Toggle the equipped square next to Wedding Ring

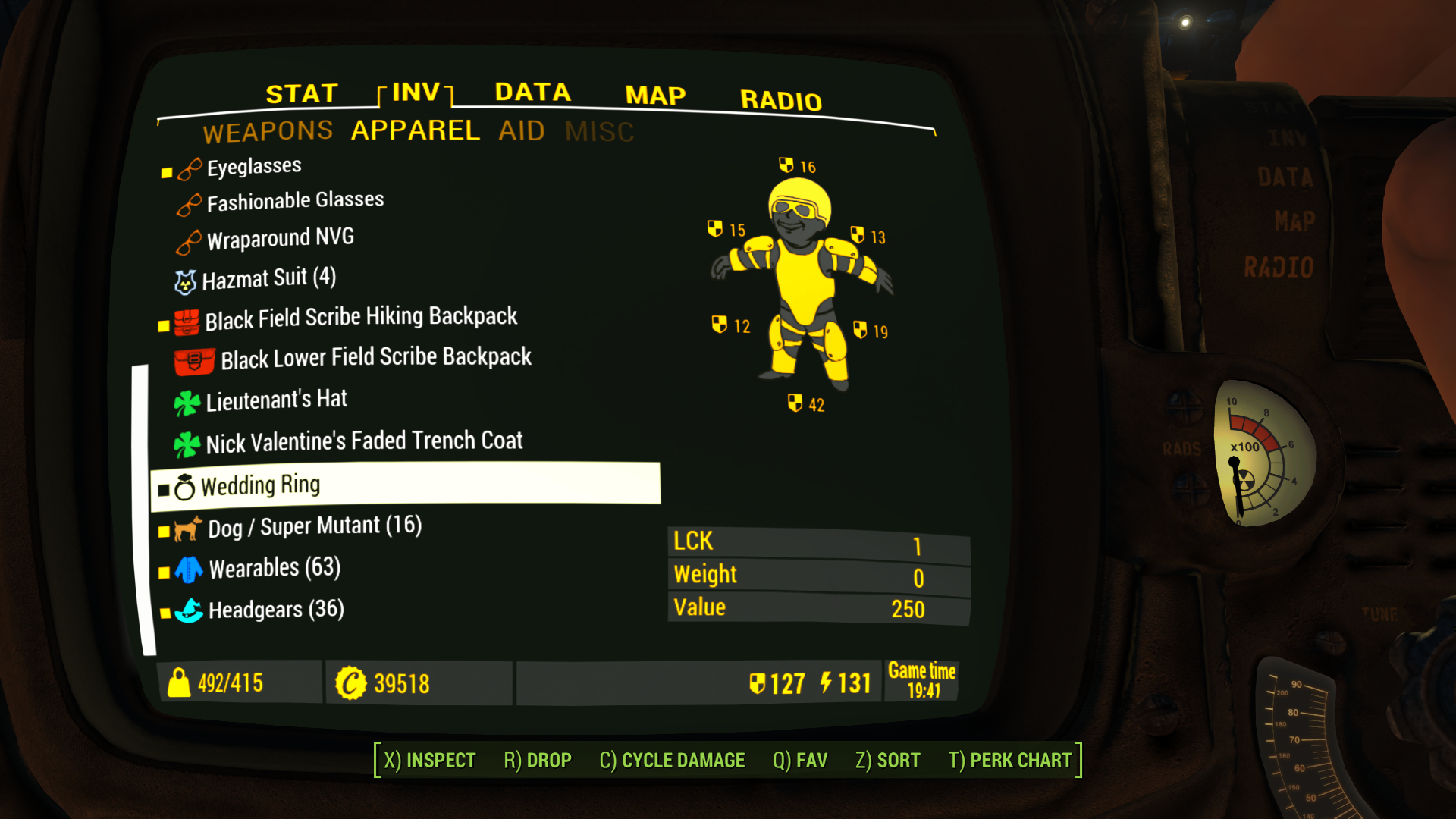165,489
